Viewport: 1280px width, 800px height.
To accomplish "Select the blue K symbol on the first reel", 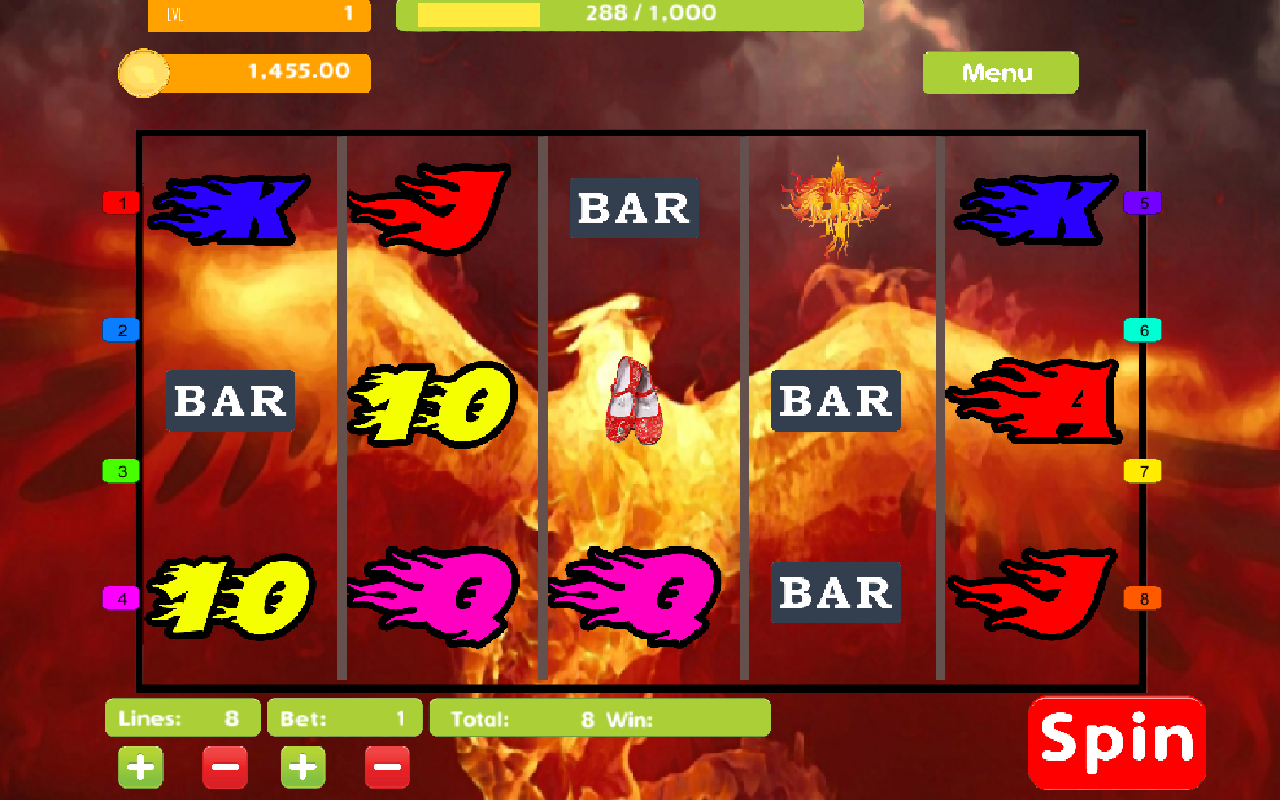I will point(230,210).
